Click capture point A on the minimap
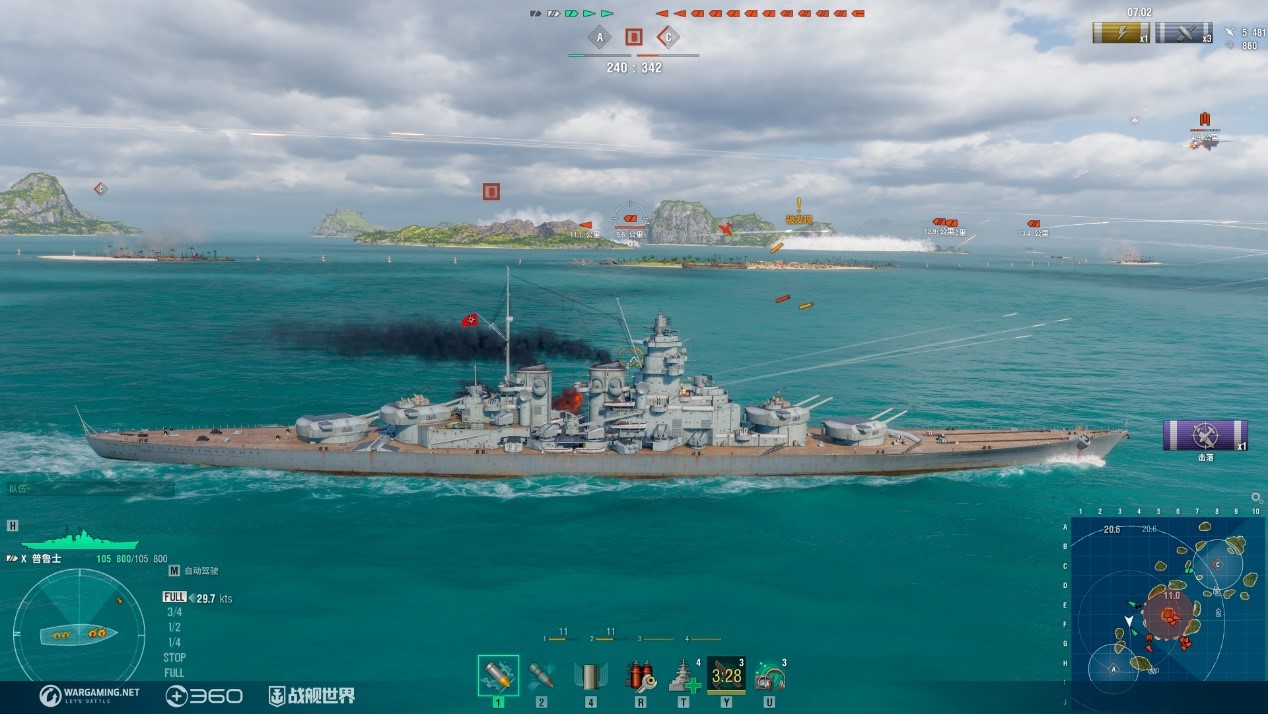 [x=1115, y=669]
